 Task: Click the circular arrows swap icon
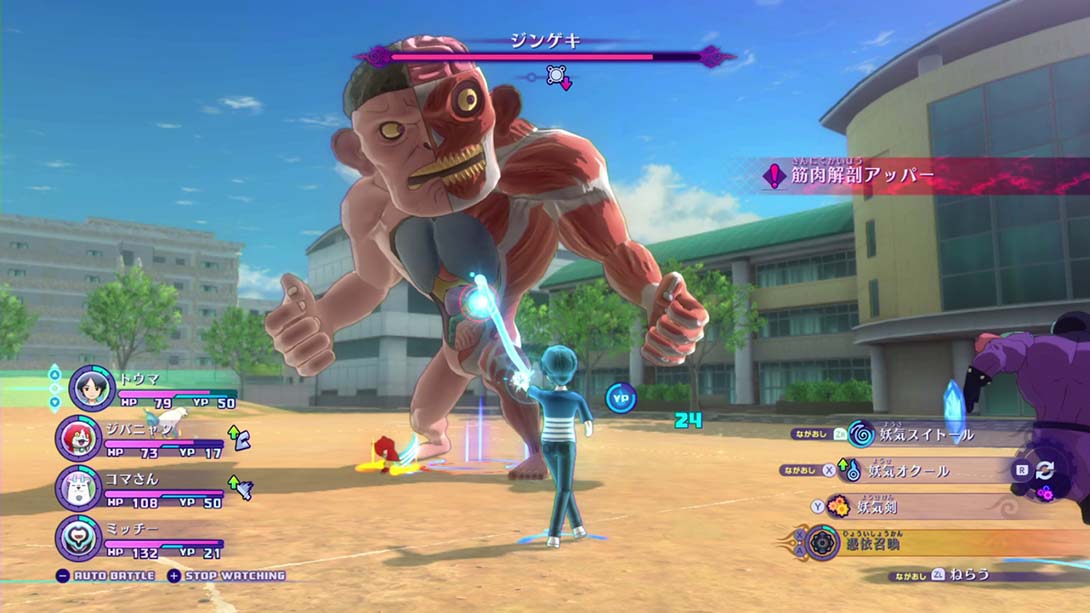[1045, 470]
